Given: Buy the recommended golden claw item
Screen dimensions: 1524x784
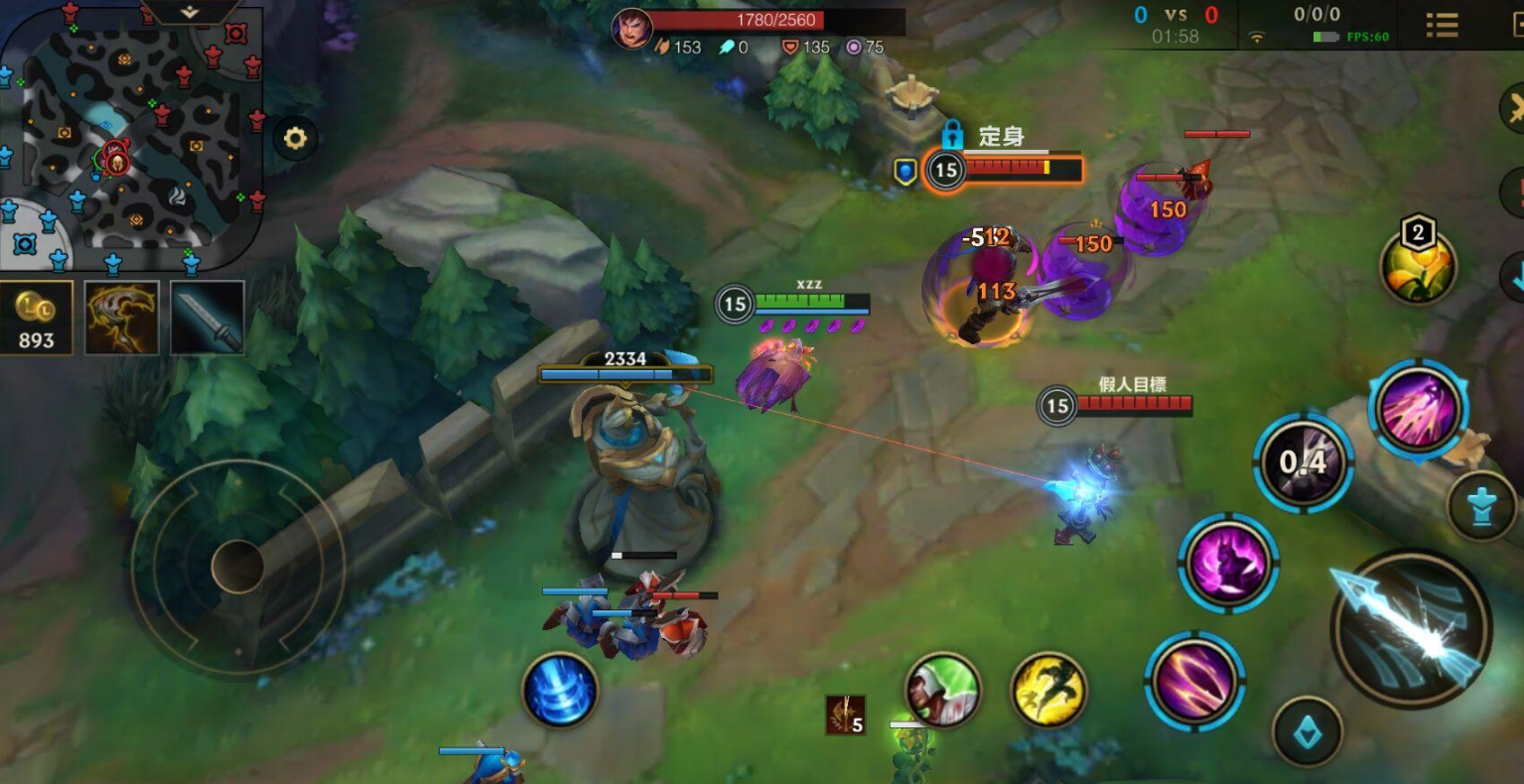Looking at the screenshot, I should tap(121, 318).
